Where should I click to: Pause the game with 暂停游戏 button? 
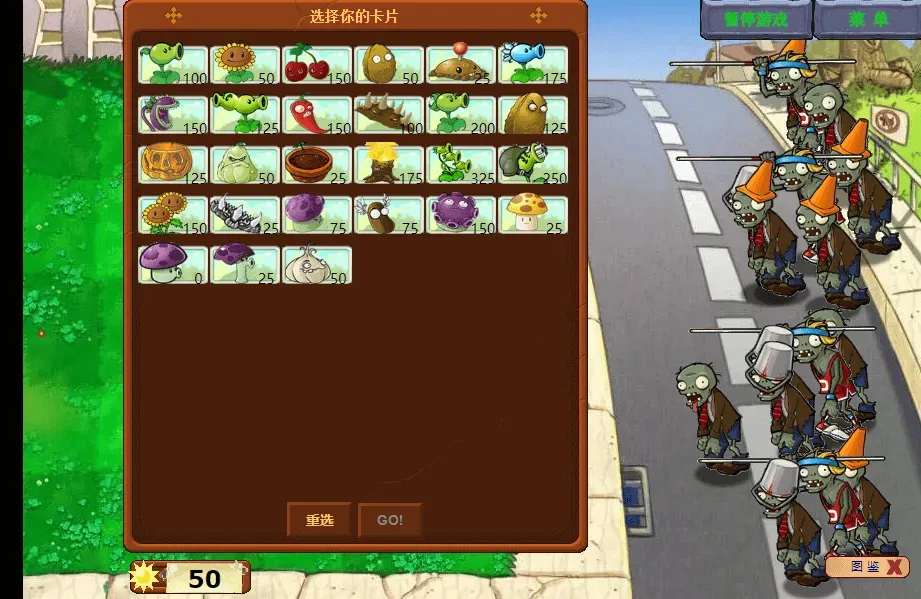point(755,19)
